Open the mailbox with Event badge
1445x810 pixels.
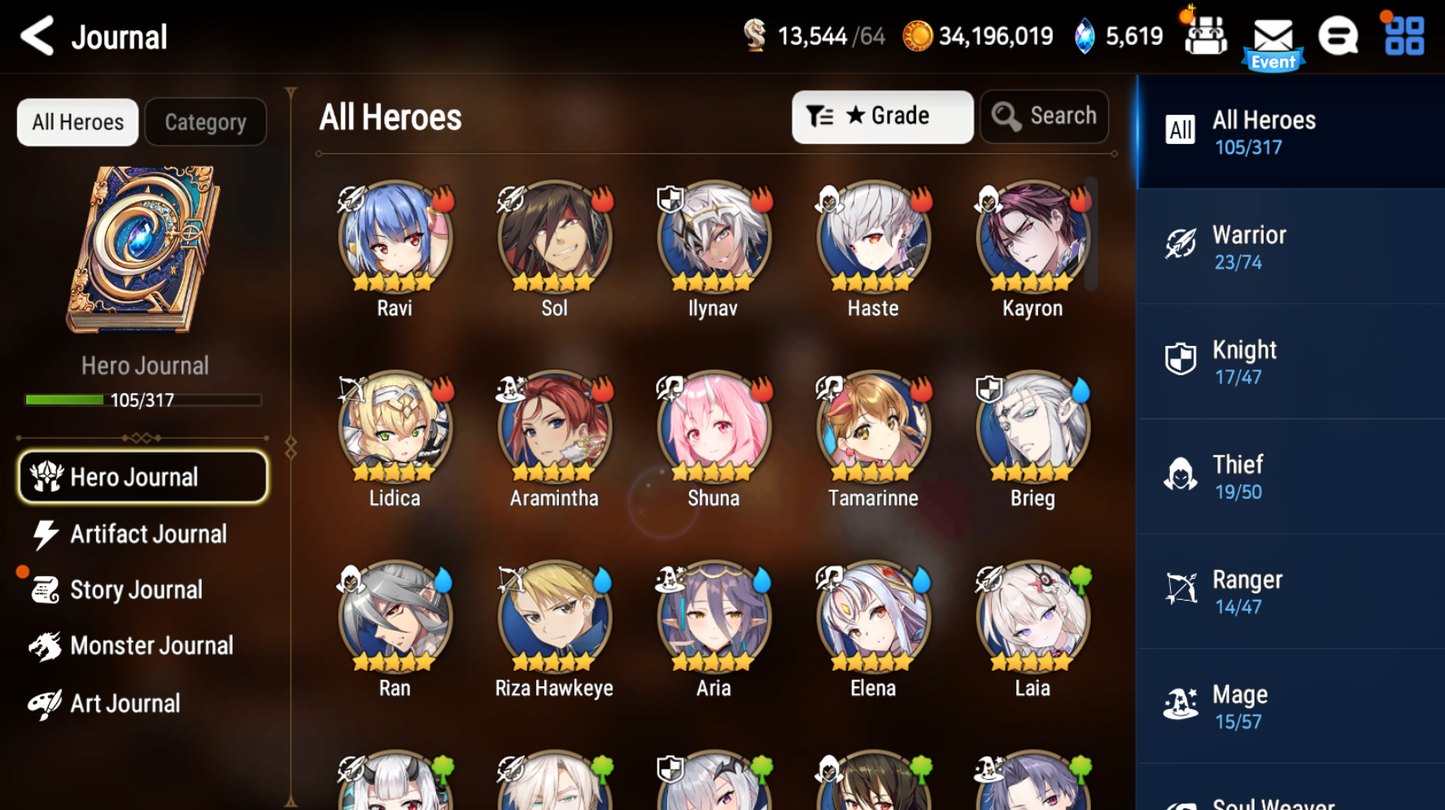(1272, 38)
